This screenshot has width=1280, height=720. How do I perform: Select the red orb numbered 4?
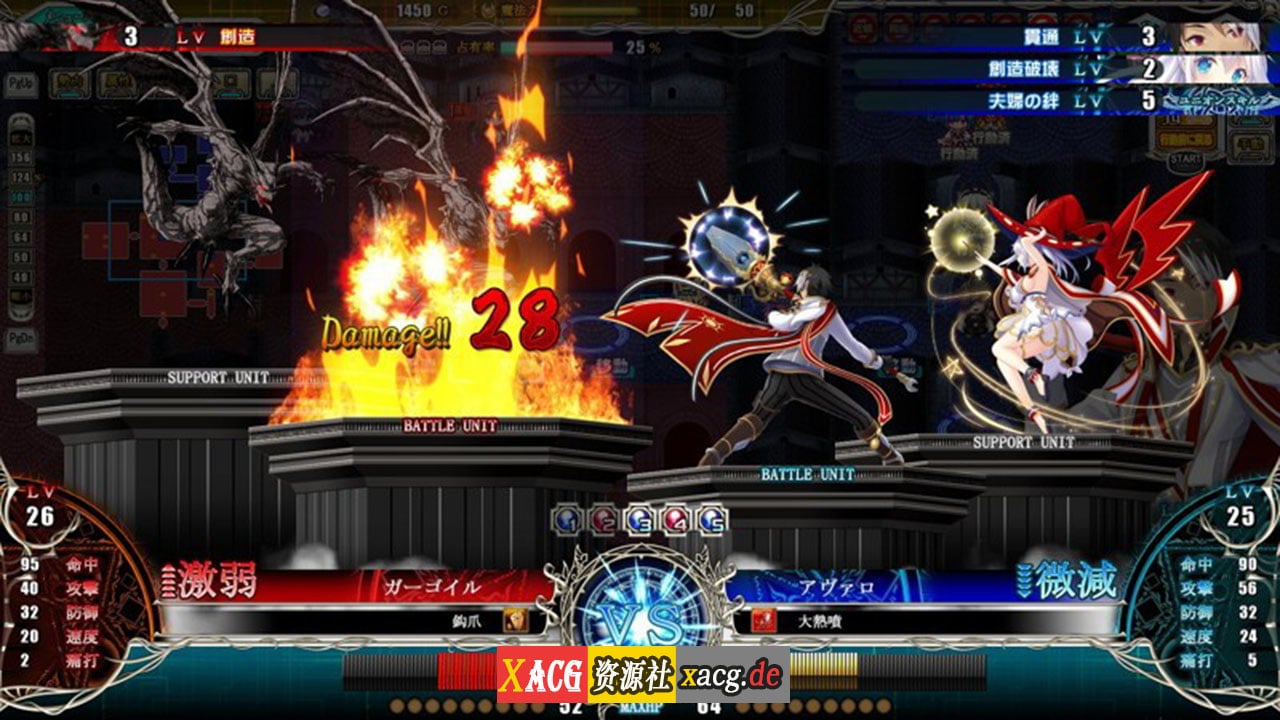click(x=673, y=518)
